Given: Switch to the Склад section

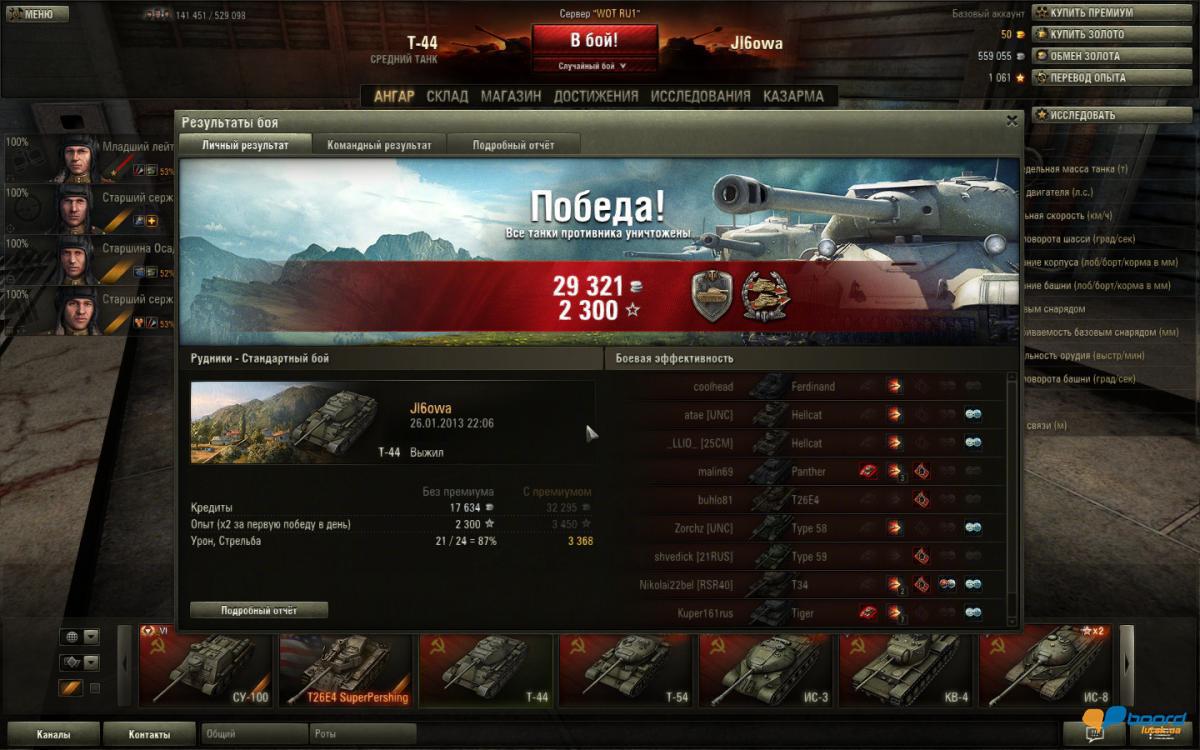Looking at the screenshot, I should pos(447,96).
